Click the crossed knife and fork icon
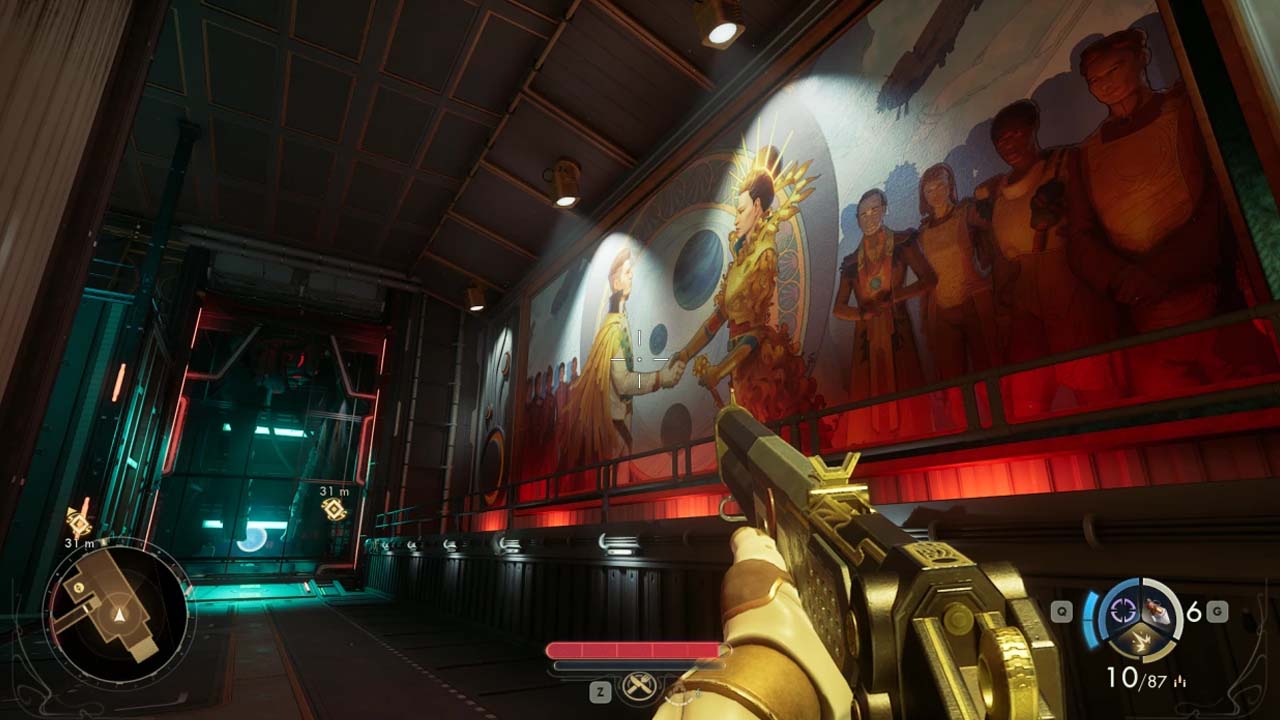Image resolution: width=1280 pixels, height=720 pixels. click(x=637, y=687)
